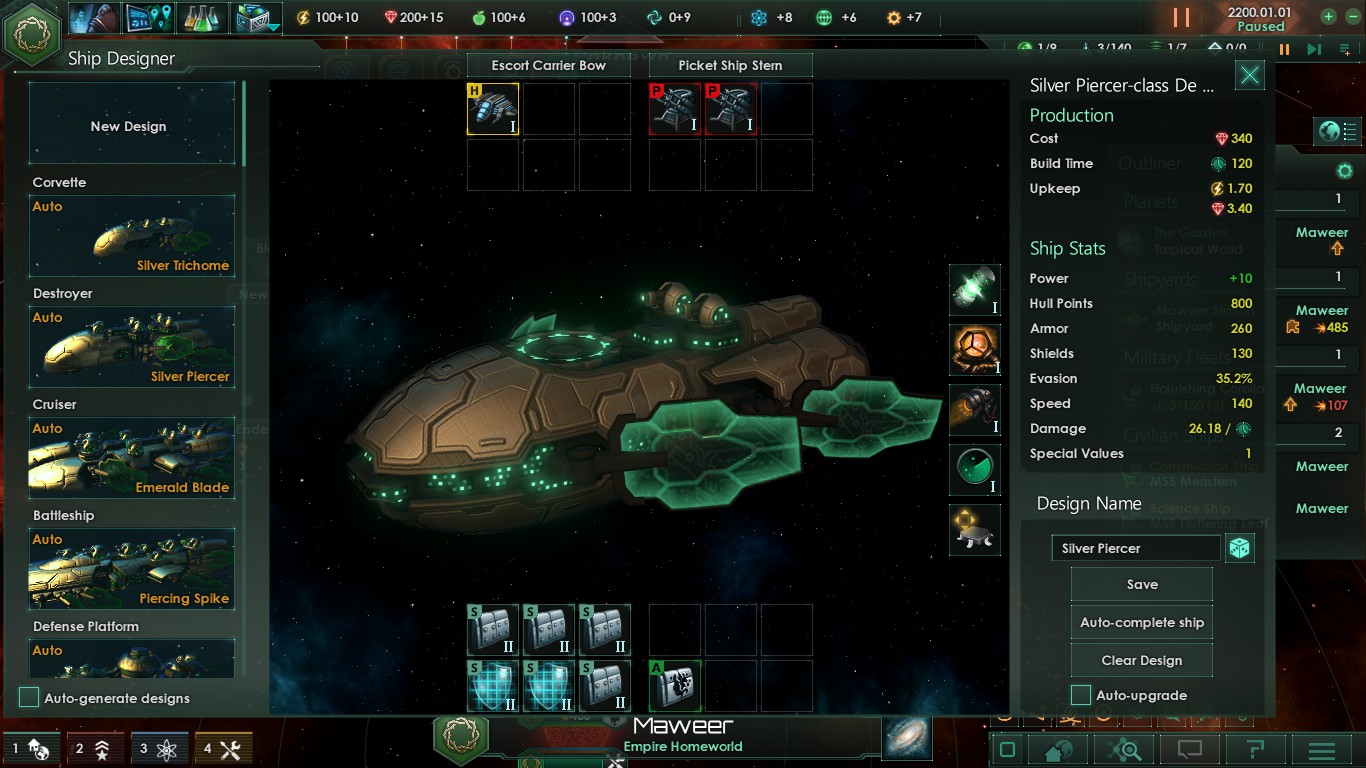The height and width of the screenshot is (768, 1366).
Task: Pause or resume the game clock
Action: [x=1181, y=18]
